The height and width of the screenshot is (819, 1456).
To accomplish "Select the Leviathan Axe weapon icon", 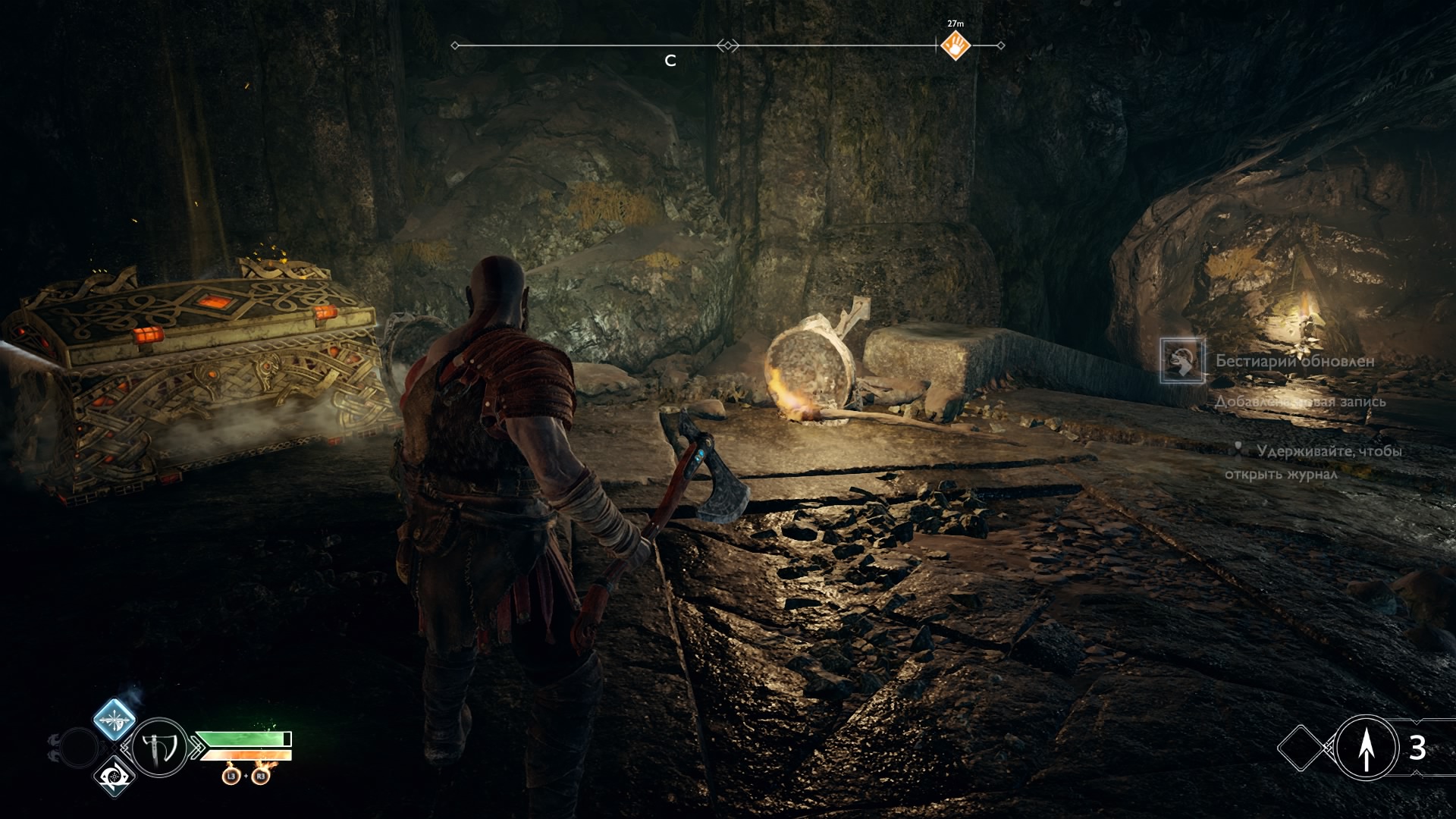I will click(160, 748).
